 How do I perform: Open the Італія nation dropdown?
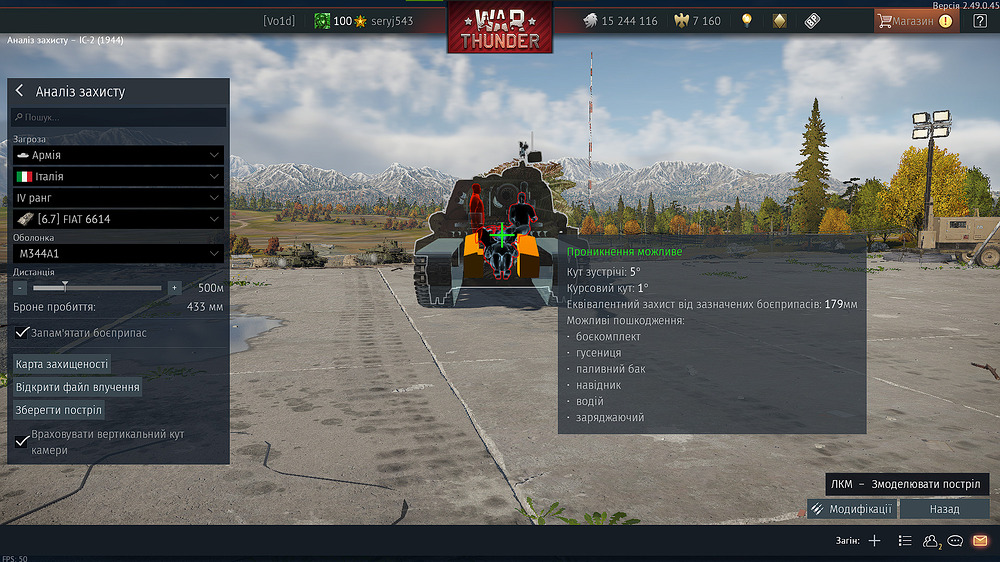pyautogui.click(x=118, y=176)
